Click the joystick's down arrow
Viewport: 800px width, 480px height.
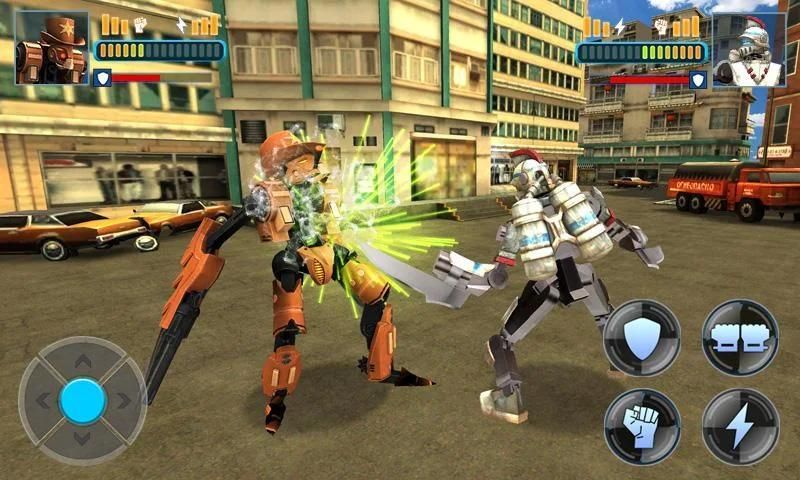[x=83, y=438]
